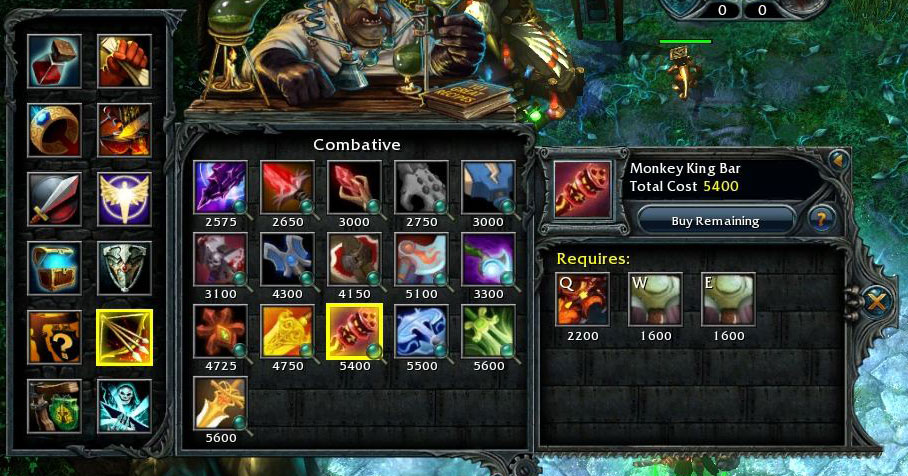
Task: Select the required component costing 2200
Action: click(582, 300)
